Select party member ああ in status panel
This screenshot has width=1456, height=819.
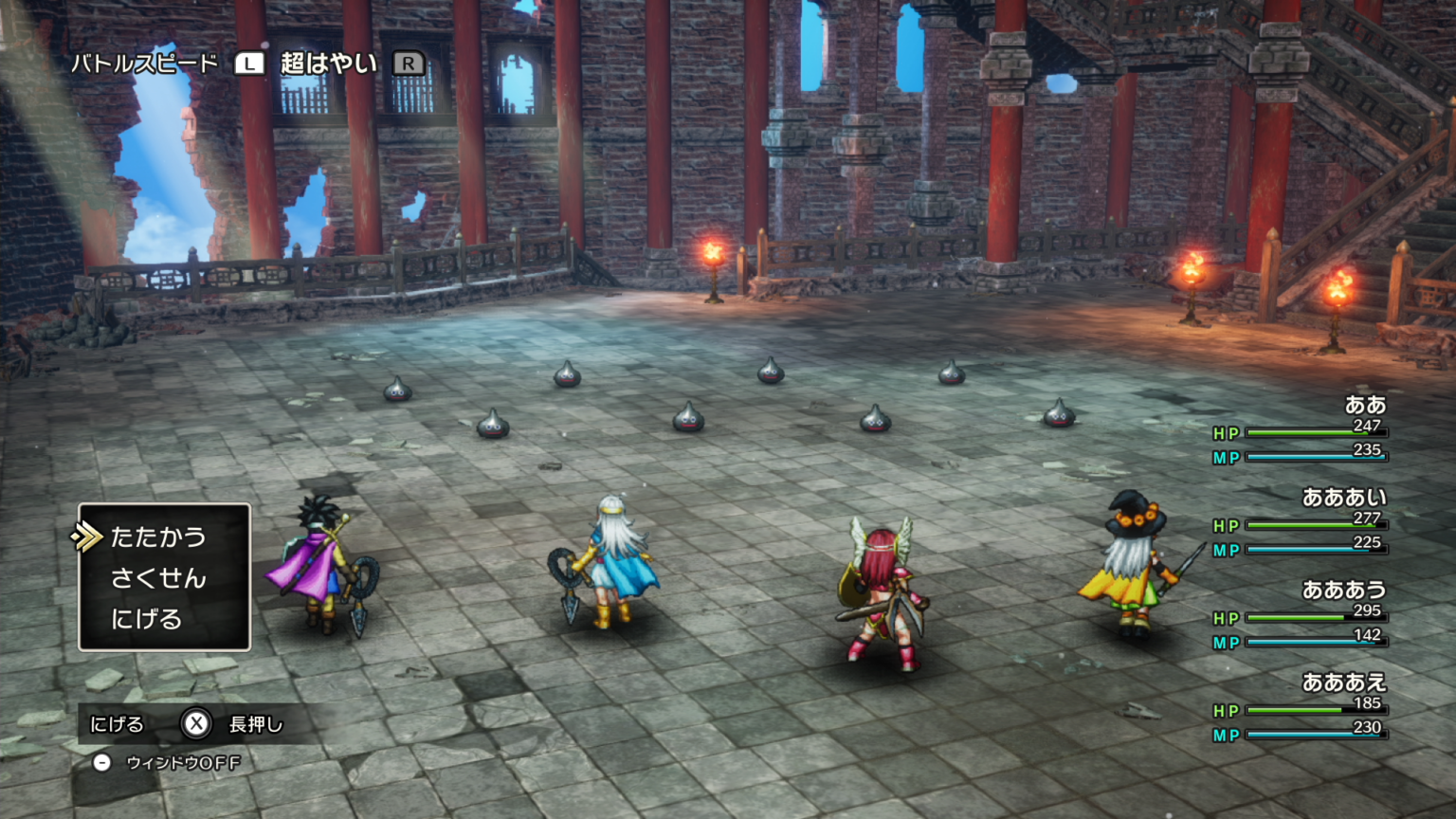click(x=1365, y=406)
